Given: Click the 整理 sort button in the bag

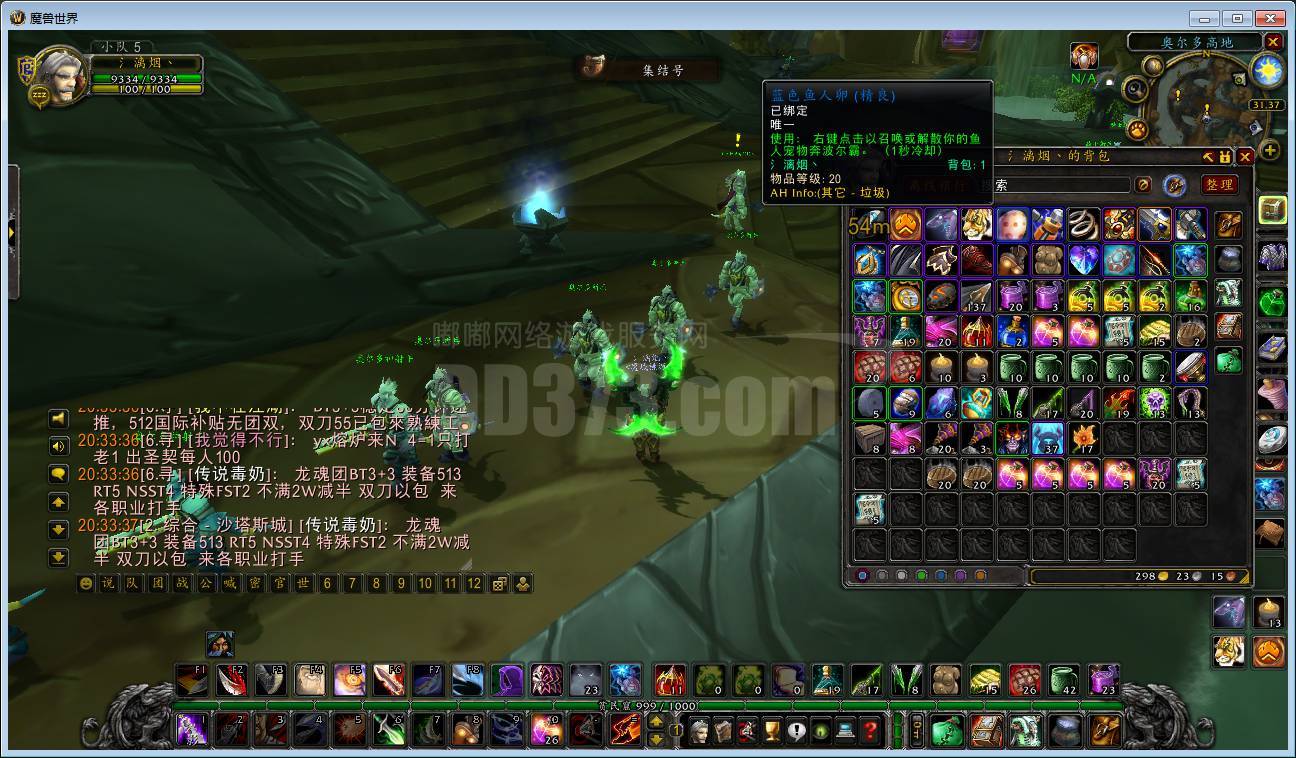Looking at the screenshot, I should tap(1219, 185).
